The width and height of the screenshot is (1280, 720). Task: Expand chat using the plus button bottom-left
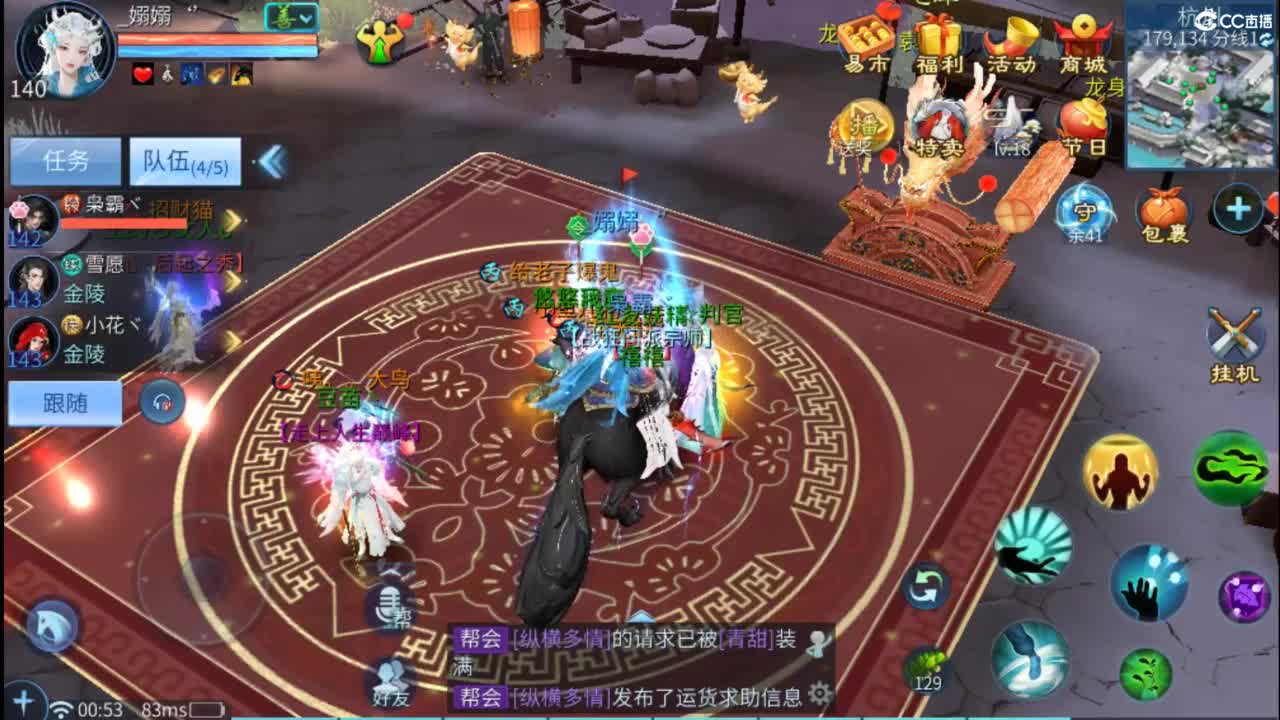point(22,700)
